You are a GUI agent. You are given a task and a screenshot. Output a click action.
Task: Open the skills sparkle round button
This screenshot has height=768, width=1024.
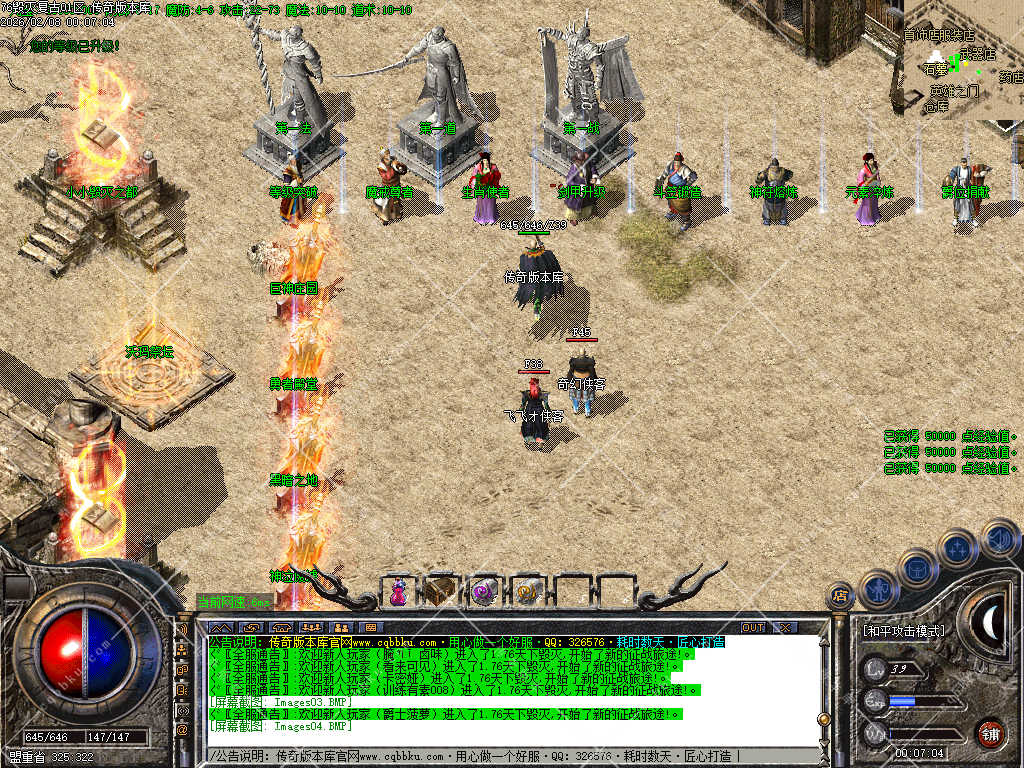(x=957, y=549)
